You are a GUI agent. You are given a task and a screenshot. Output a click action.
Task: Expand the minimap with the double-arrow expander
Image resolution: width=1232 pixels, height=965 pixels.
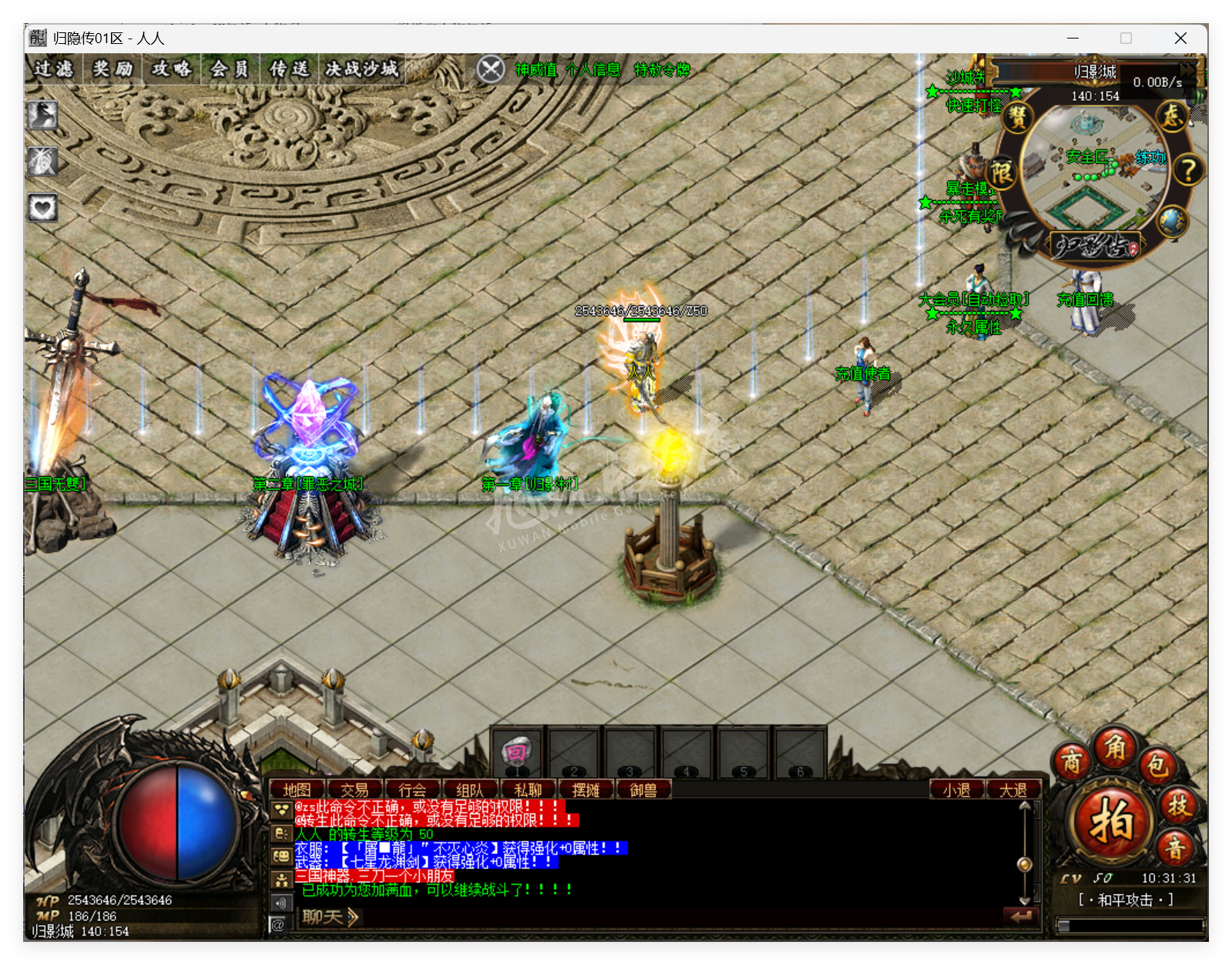1187,70
